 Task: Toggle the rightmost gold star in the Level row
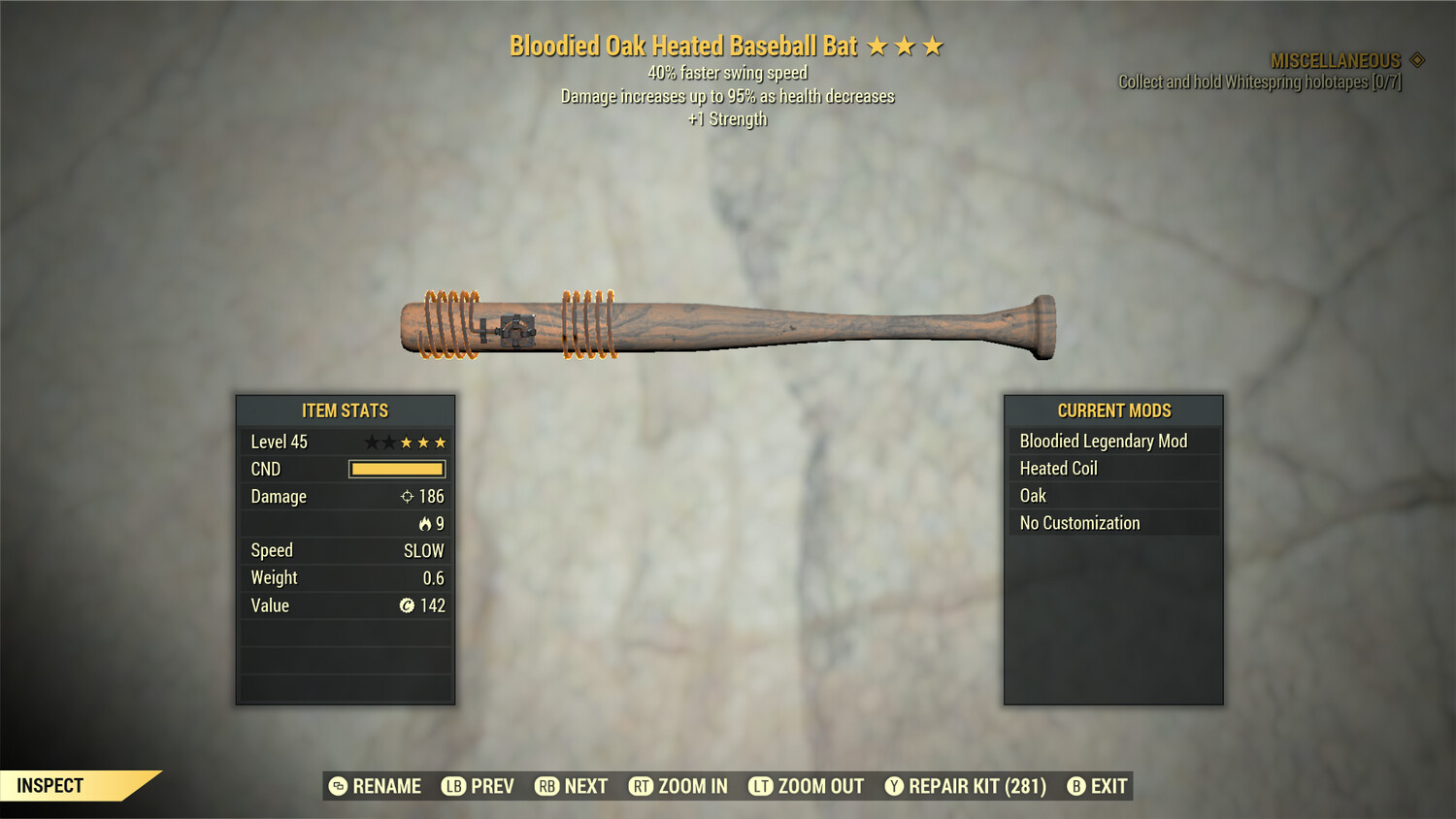[x=439, y=442]
